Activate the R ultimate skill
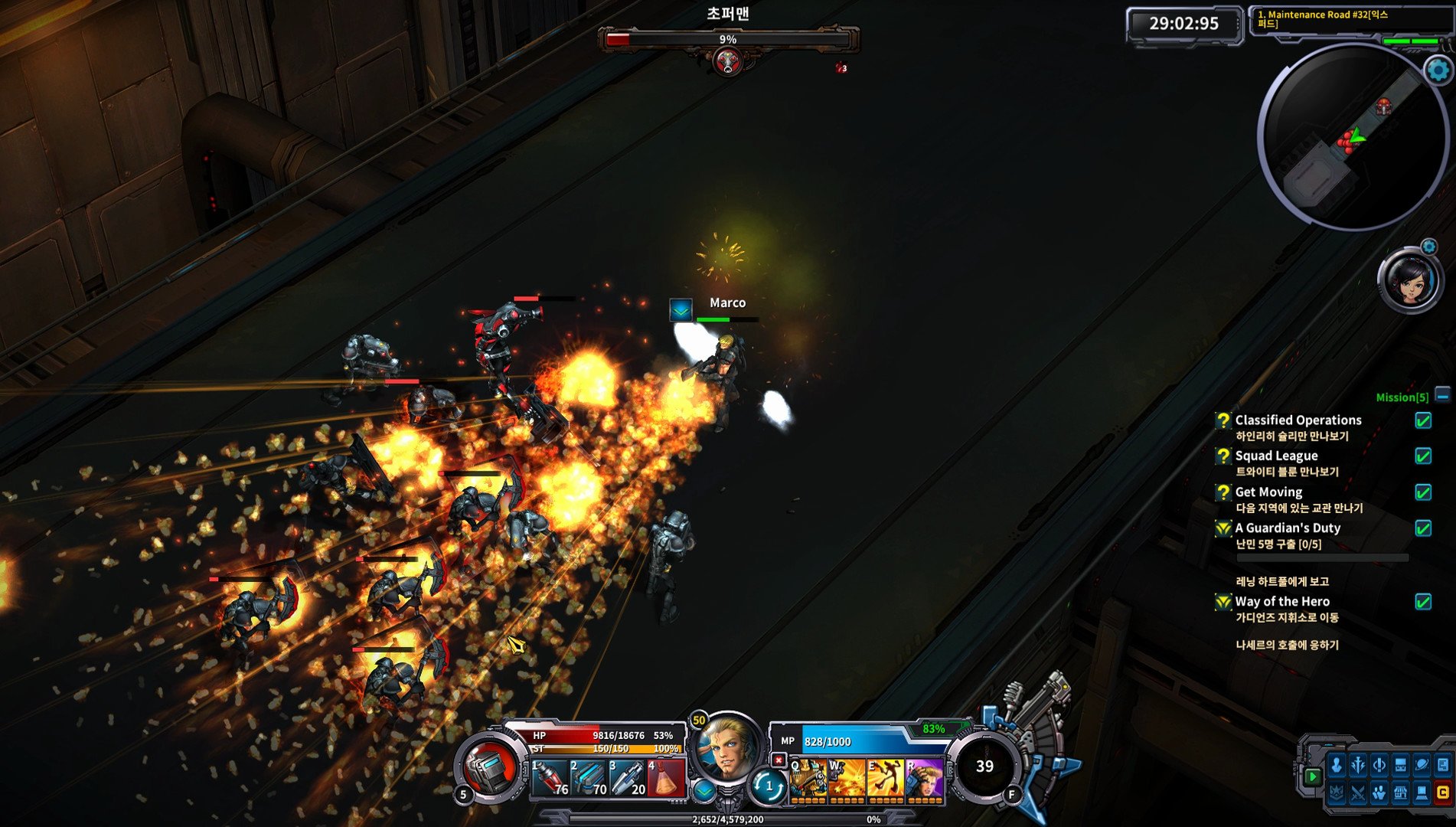The height and width of the screenshot is (827, 1456). coord(924,779)
